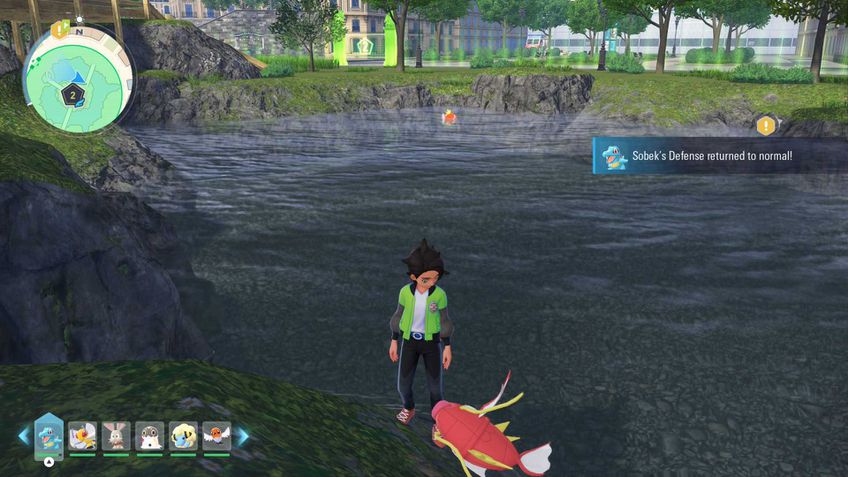Image resolution: width=848 pixels, height=477 pixels.
Task: Click the right arrow of party bar
Action: point(241,436)
